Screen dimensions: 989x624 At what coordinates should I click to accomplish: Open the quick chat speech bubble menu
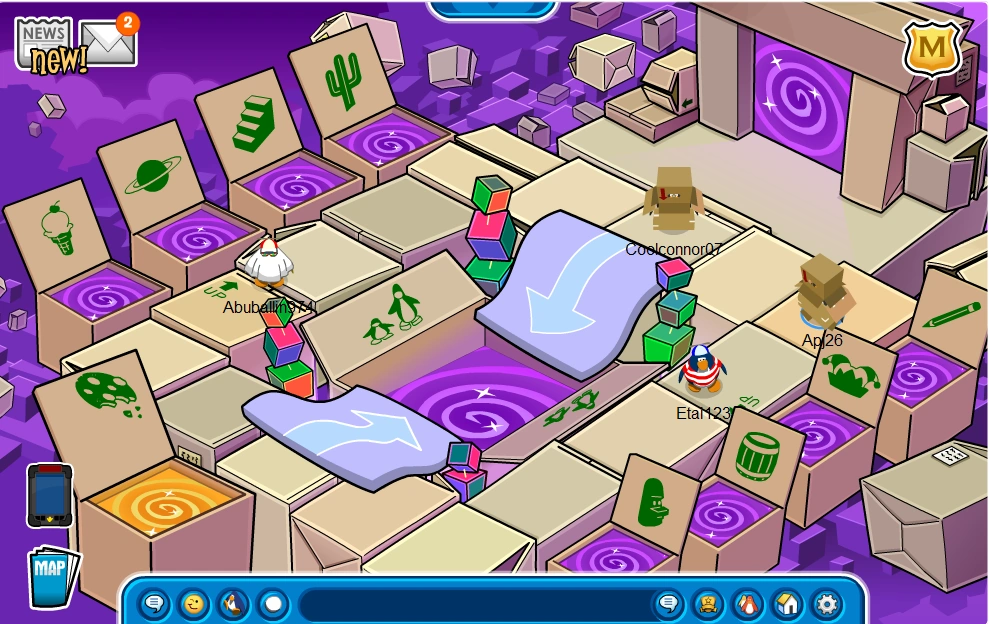pos(154,604)
